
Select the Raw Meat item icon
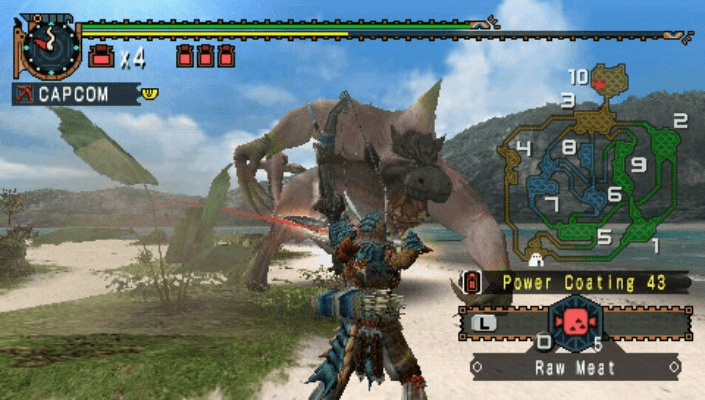(x=574, y=322)
